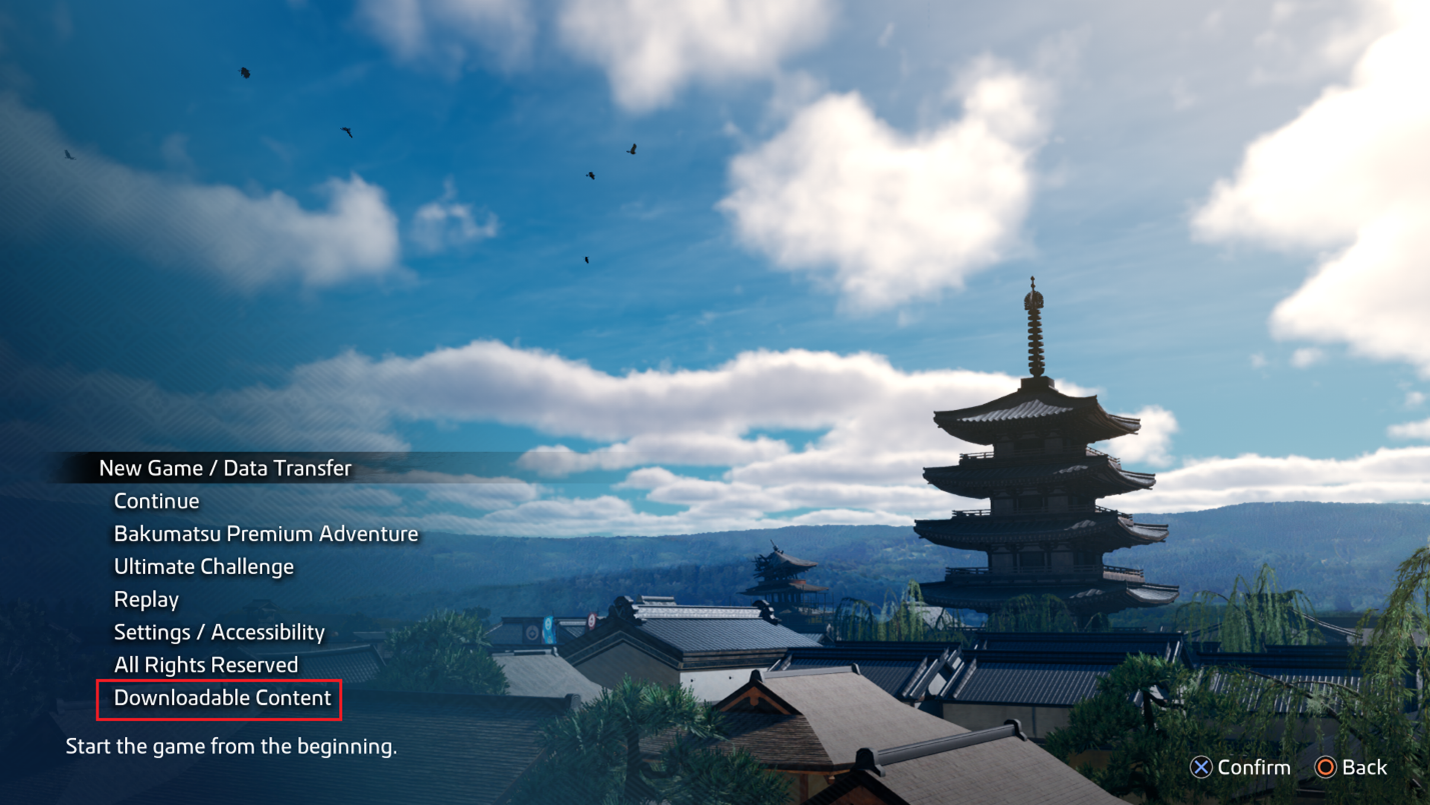Choose the Continue menu entry

tap(156, 501)
